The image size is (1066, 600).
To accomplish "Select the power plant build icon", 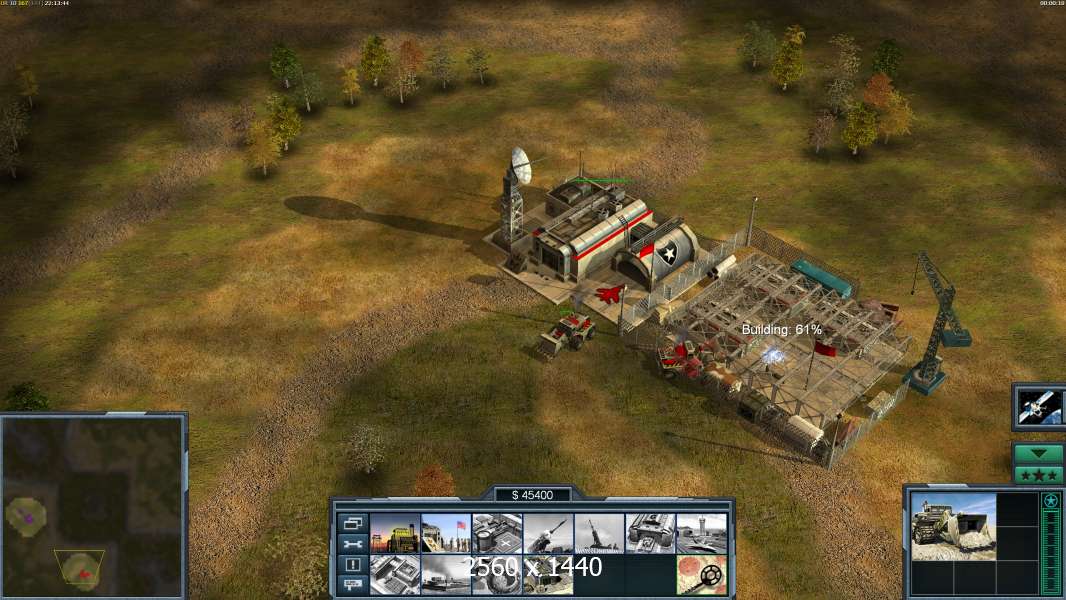I will click(x=395, y=534).
